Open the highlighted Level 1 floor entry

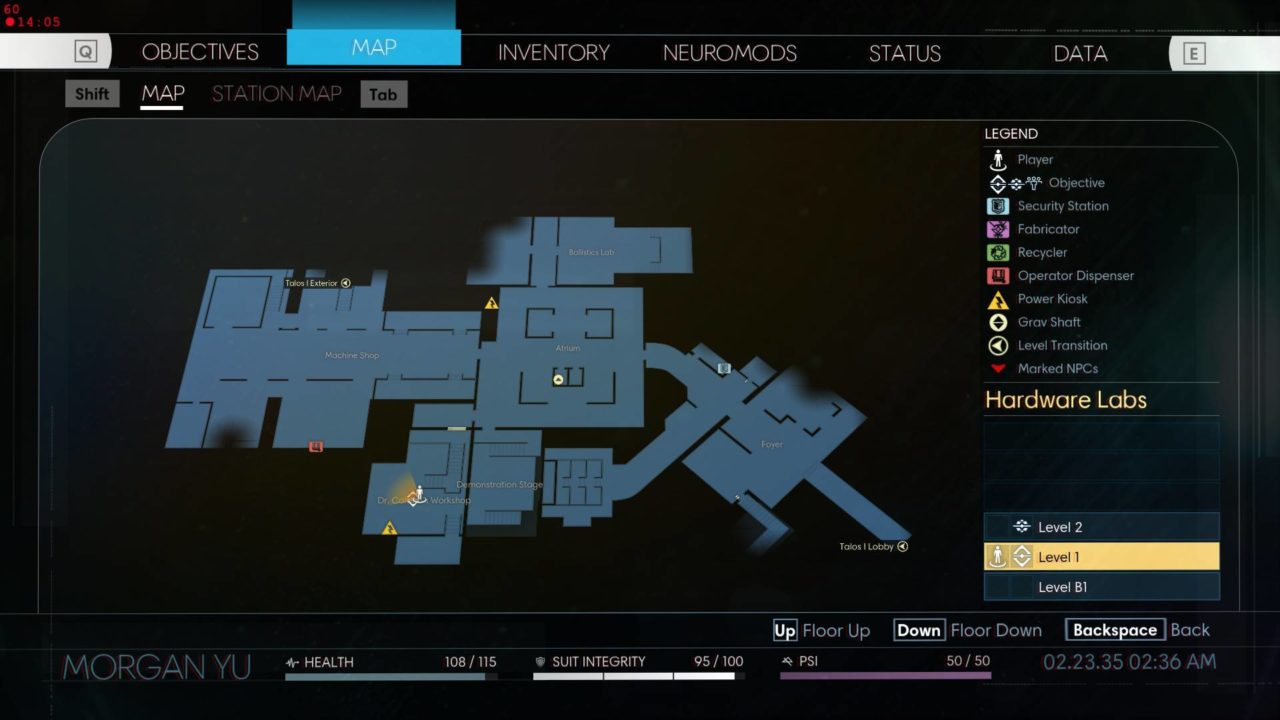(1101, 556)
